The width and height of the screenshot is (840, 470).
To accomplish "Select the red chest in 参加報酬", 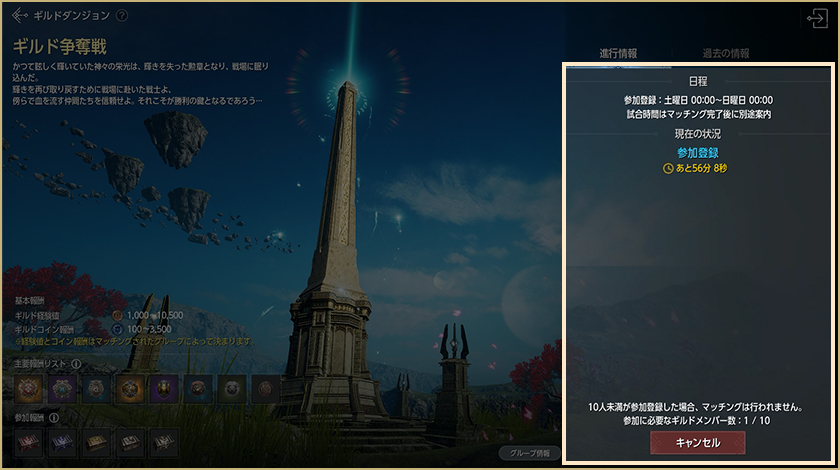I will point(28,443).
